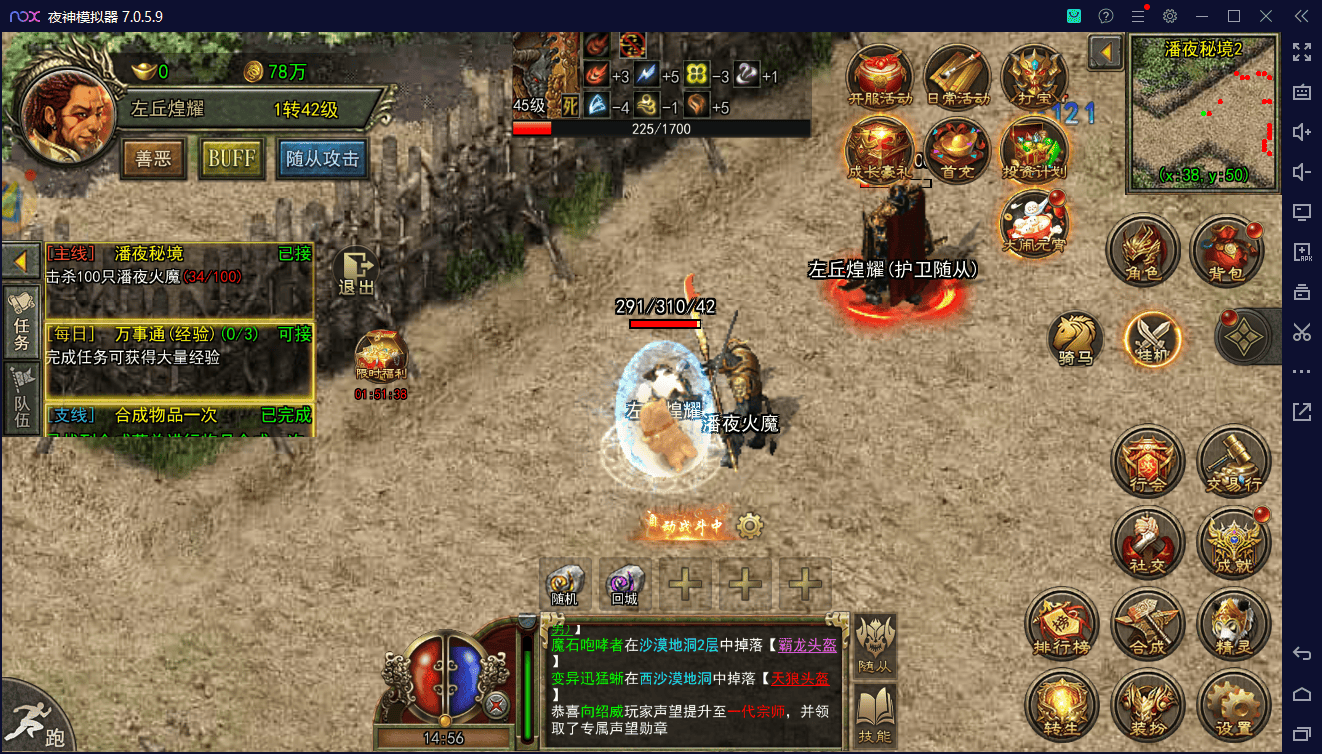Toggle 随从攻击 follower attack
Image resolution: width=1322 pixels, height=754 pixels.
322,159
